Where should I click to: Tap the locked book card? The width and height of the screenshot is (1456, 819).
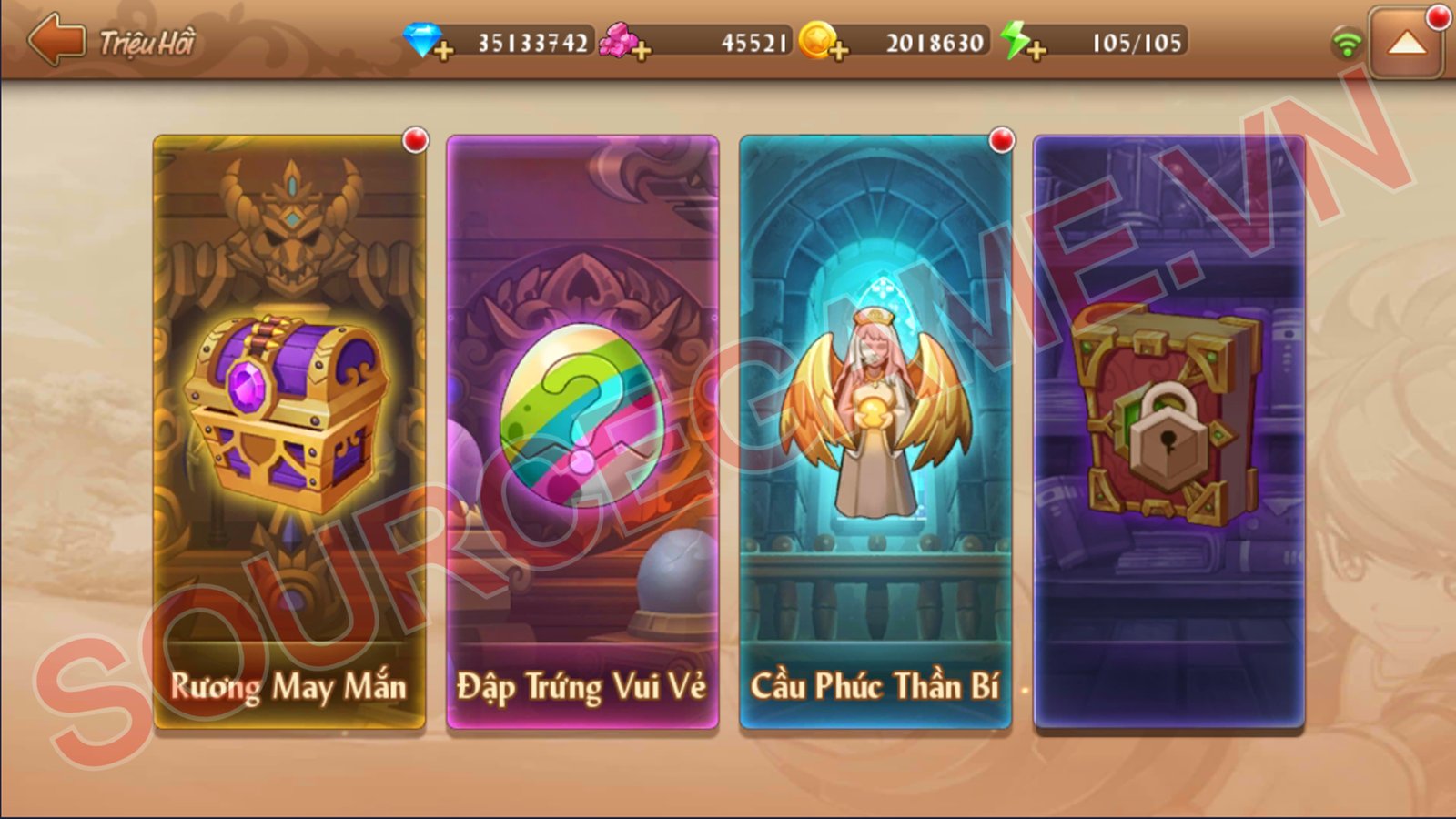[1169, 432]
